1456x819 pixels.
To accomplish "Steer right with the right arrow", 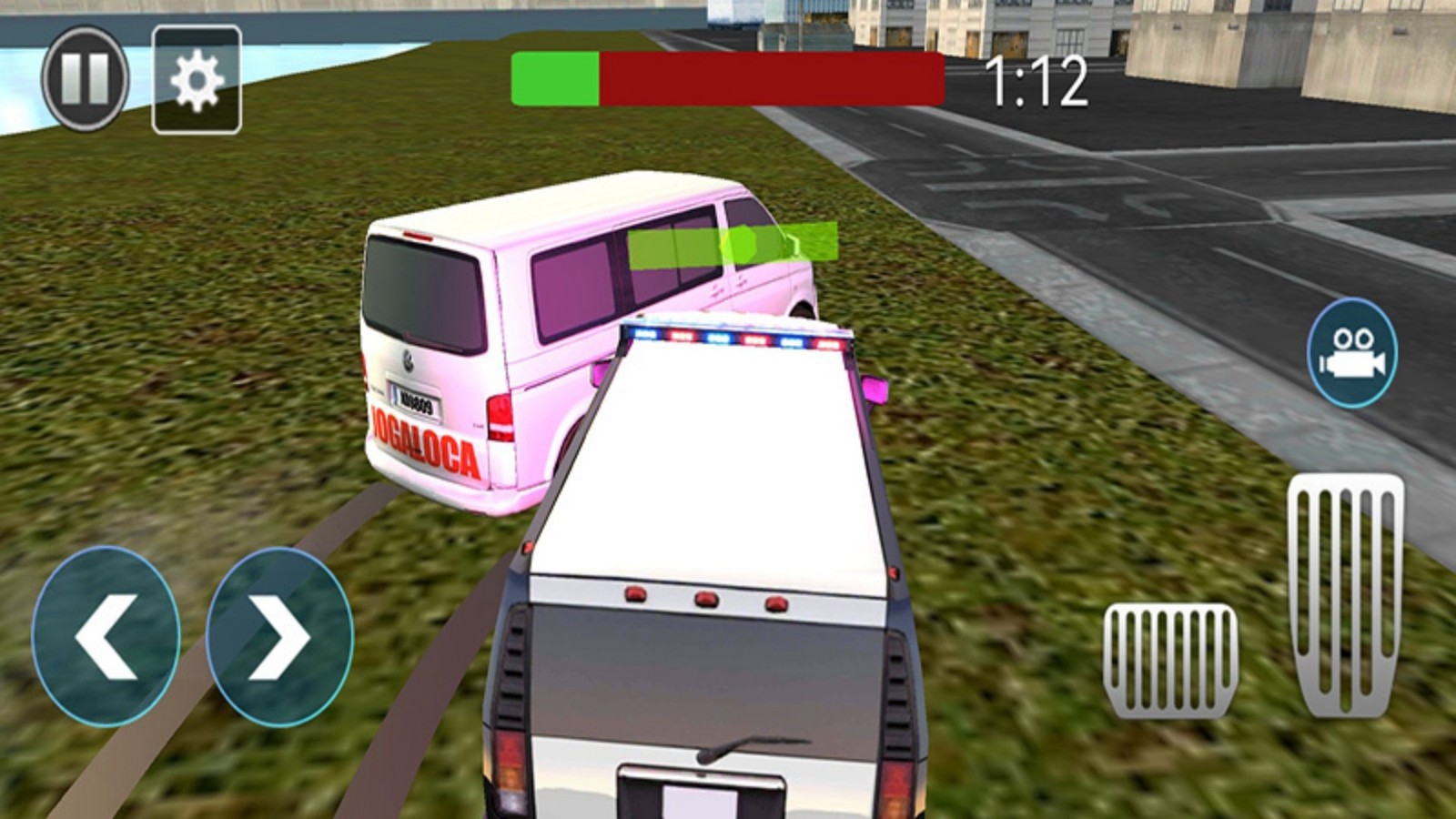I will tap(279, 637).
